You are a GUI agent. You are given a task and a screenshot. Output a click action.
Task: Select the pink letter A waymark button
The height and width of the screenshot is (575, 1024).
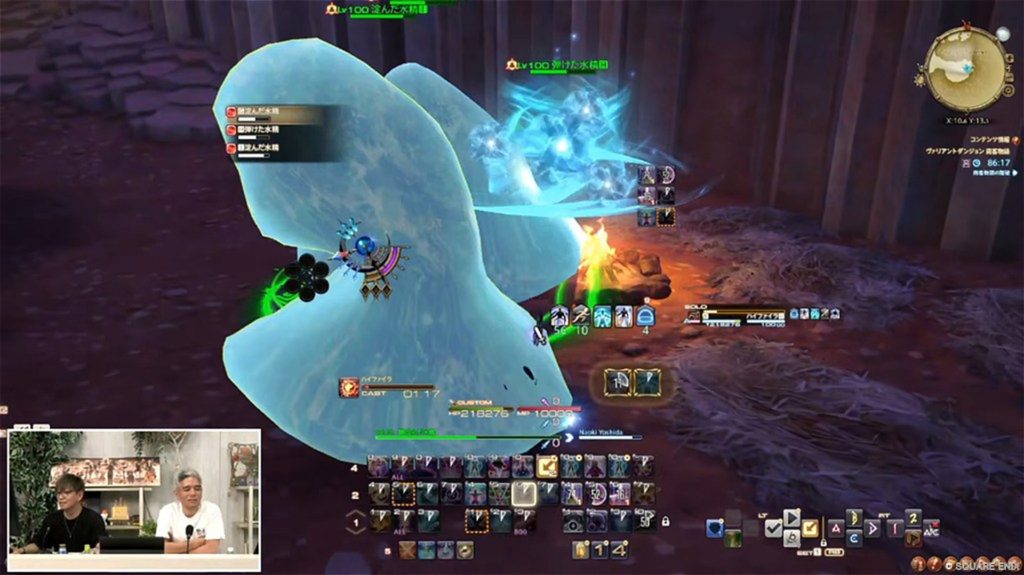836,527
